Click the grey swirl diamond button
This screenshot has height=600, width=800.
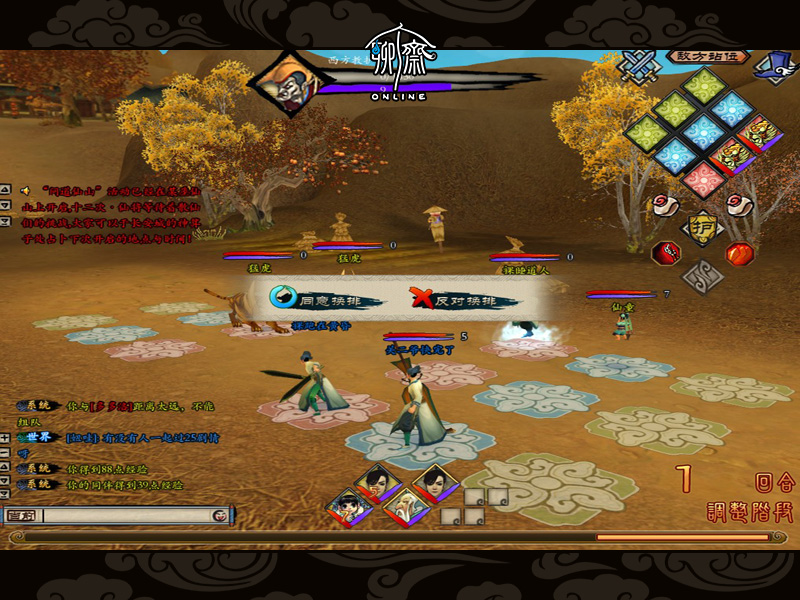(703, 275)
